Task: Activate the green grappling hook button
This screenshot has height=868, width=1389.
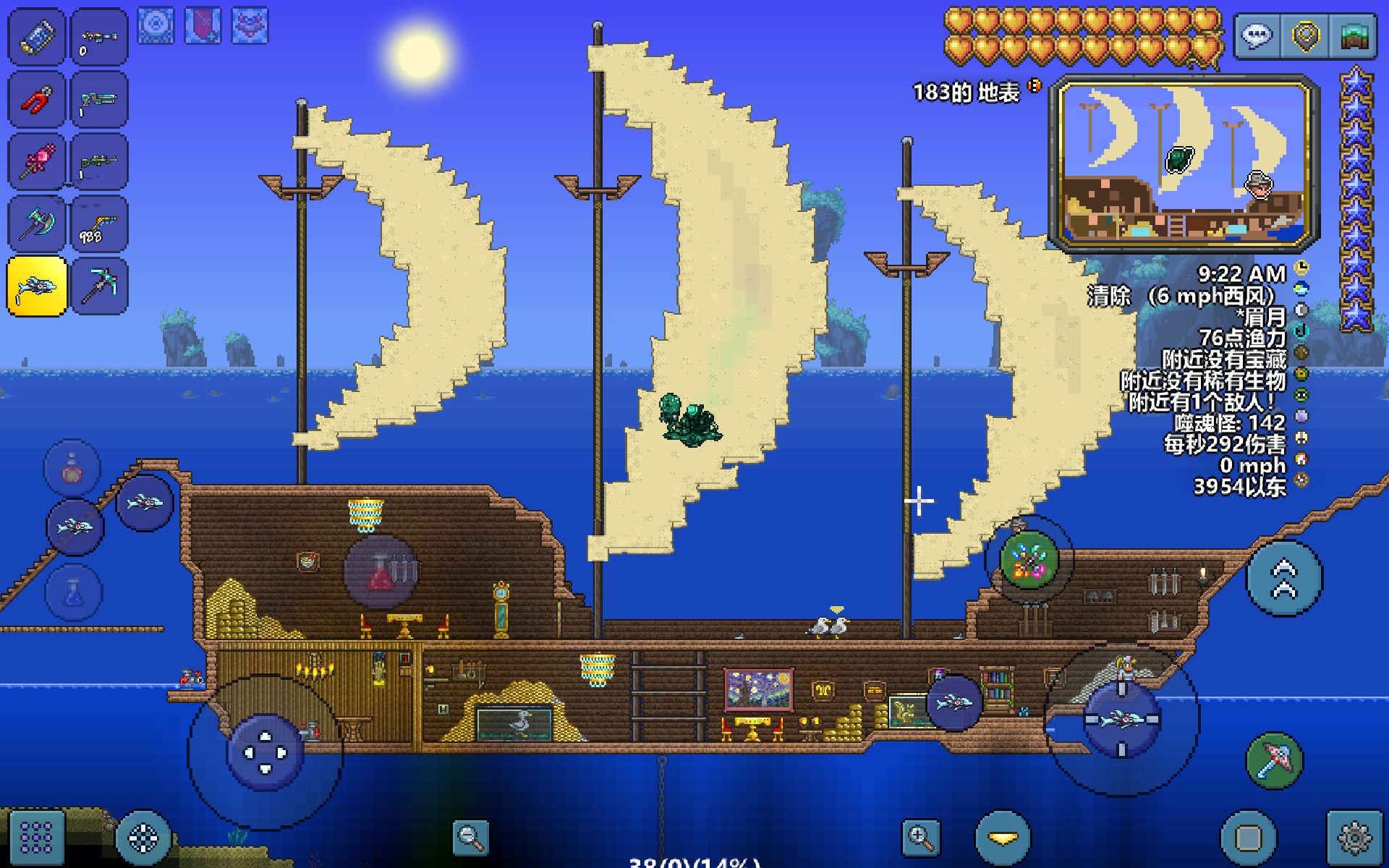Action: pyautogui.click(x=1029, y=559)
